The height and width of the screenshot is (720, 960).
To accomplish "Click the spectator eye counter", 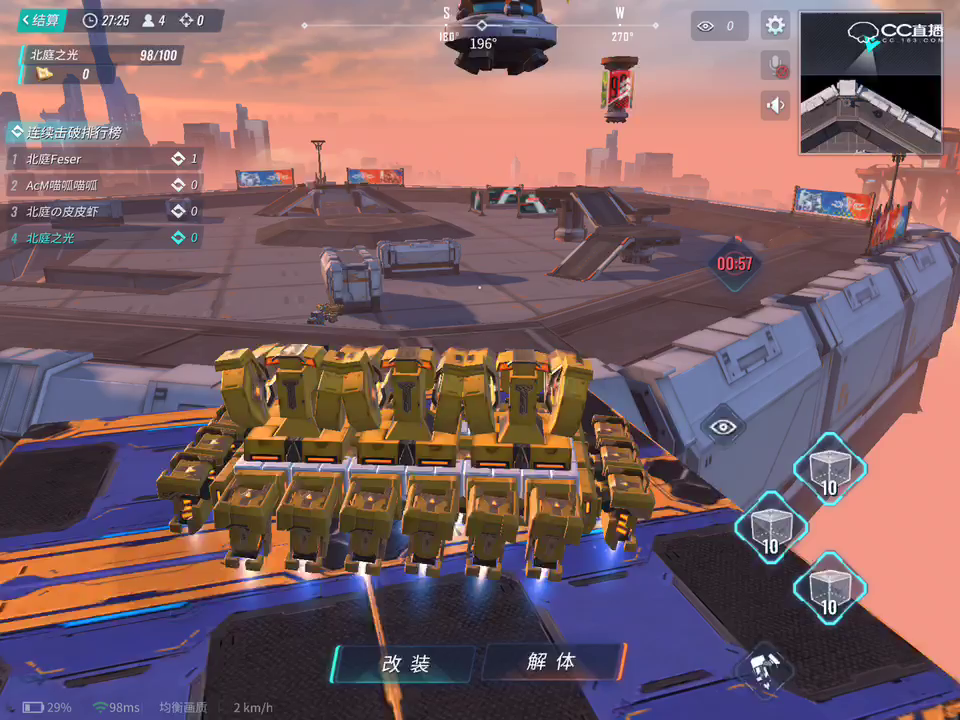I will point(719,26).
